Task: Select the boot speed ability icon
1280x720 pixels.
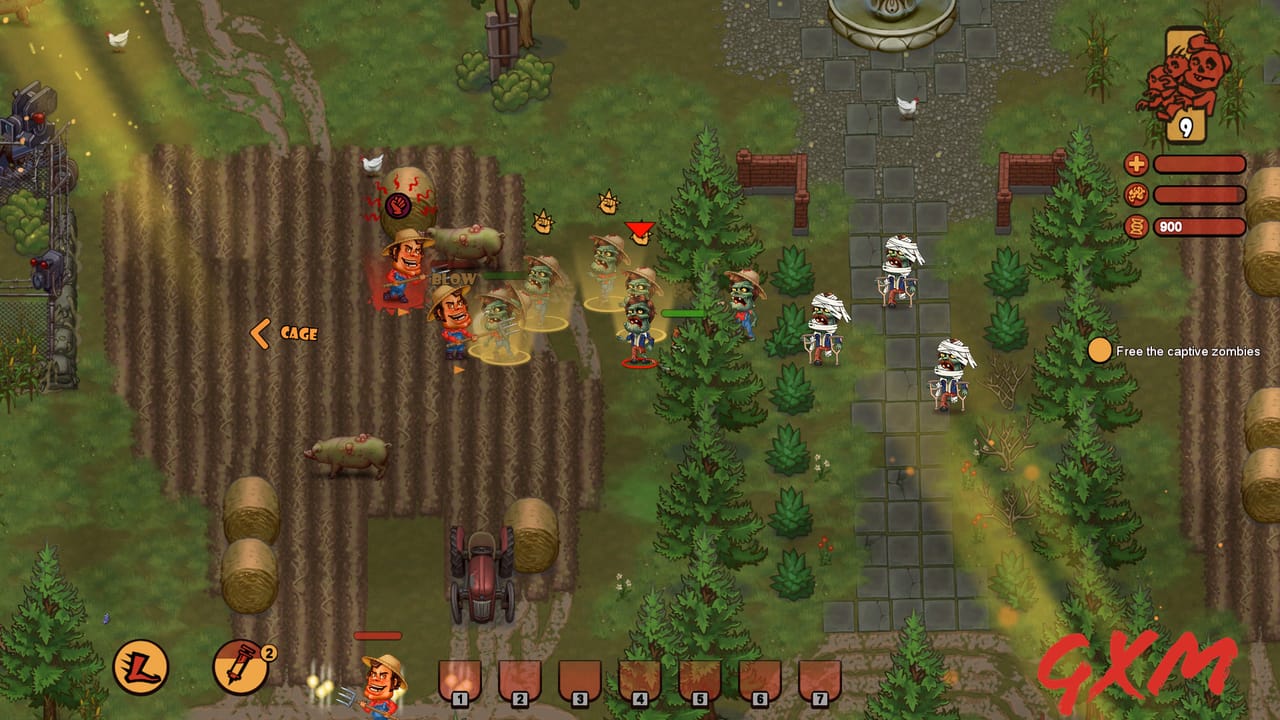Action: click(140, 667)
